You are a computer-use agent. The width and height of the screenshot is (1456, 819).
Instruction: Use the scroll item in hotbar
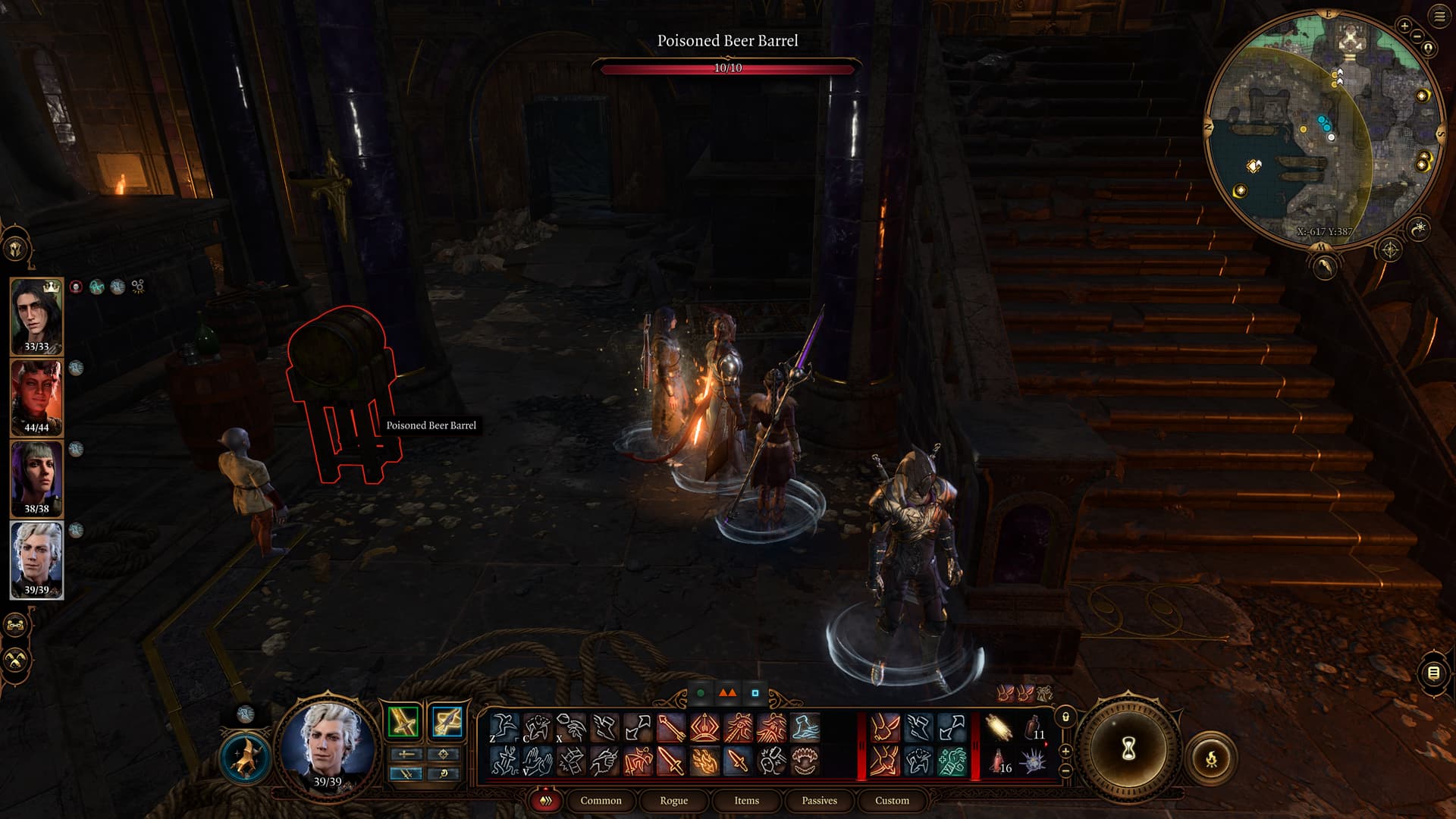[999, 728]
